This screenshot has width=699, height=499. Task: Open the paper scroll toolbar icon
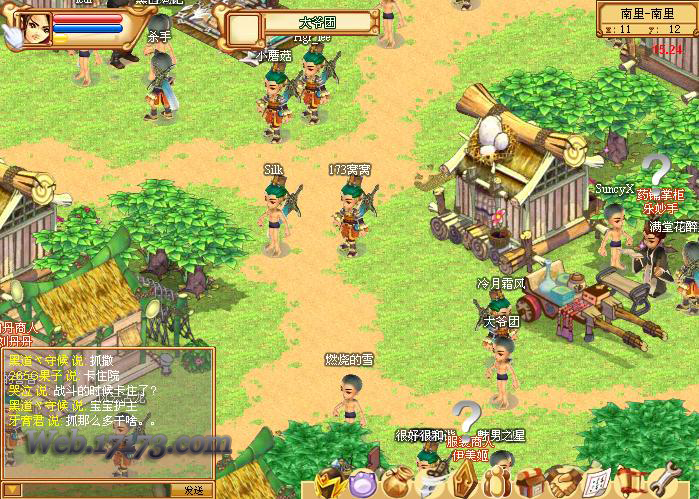click(596, 483)
